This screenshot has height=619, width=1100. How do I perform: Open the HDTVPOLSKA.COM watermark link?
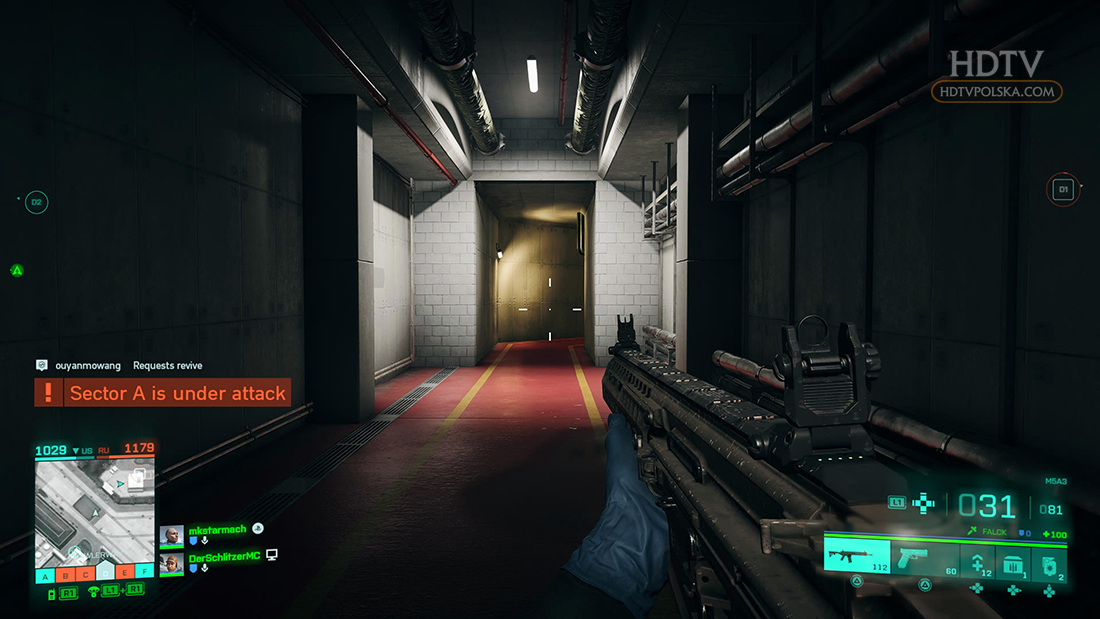click(996, 91)
